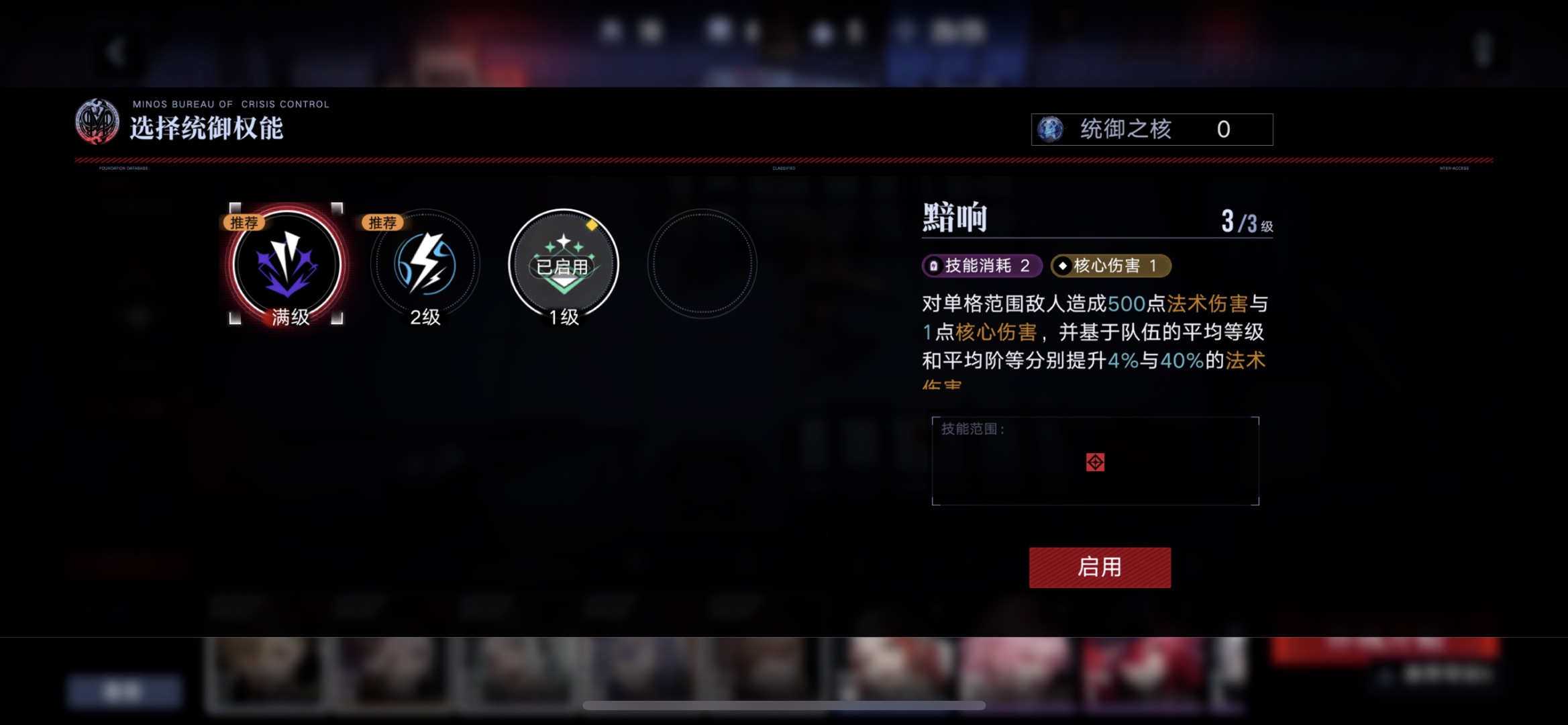
Task: Click the 推荐 badge on the lightning skill
Action: tap(382, 223)
